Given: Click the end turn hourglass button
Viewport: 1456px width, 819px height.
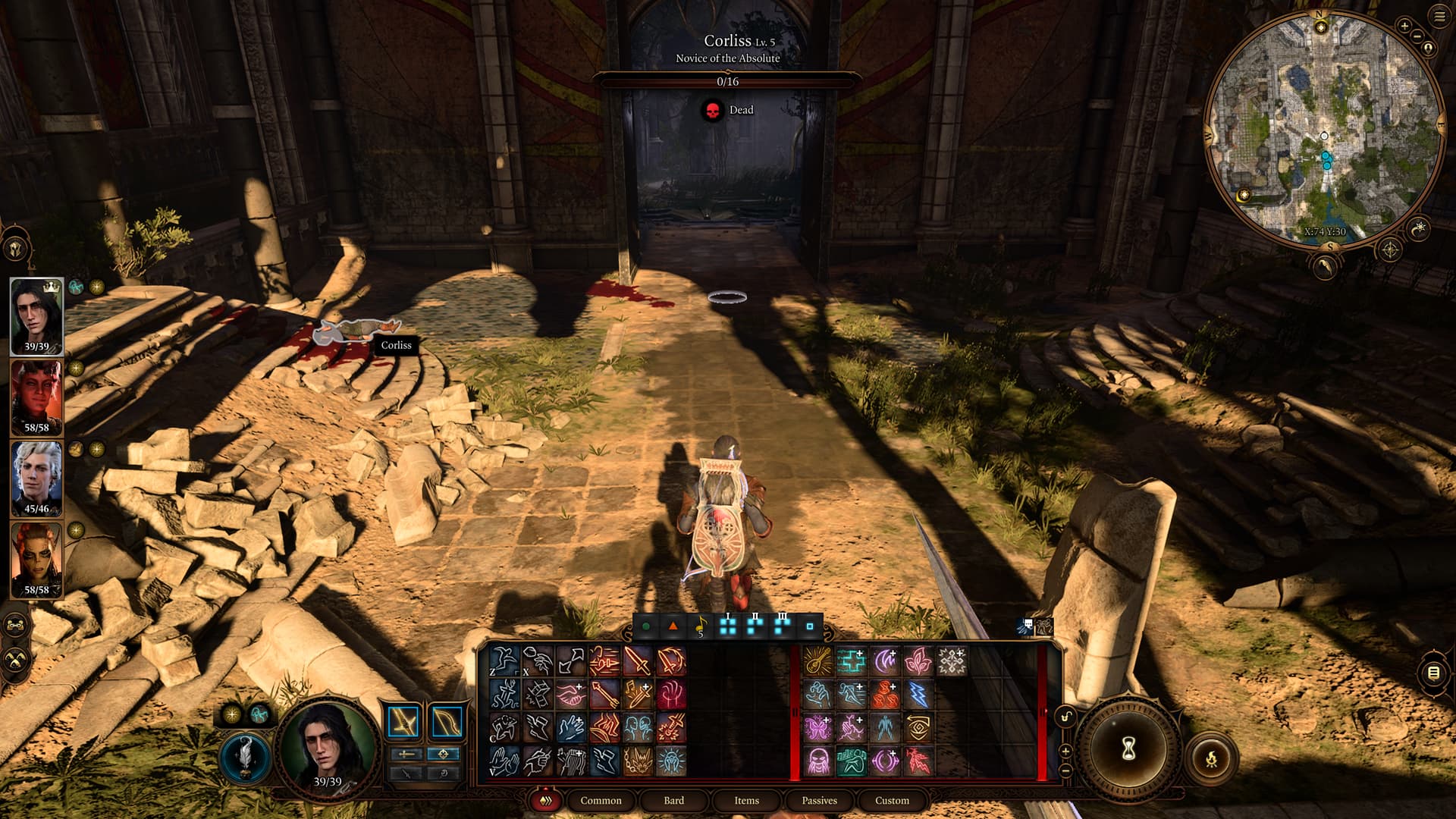Looking at the screenshot, I should click(1128, 749).
